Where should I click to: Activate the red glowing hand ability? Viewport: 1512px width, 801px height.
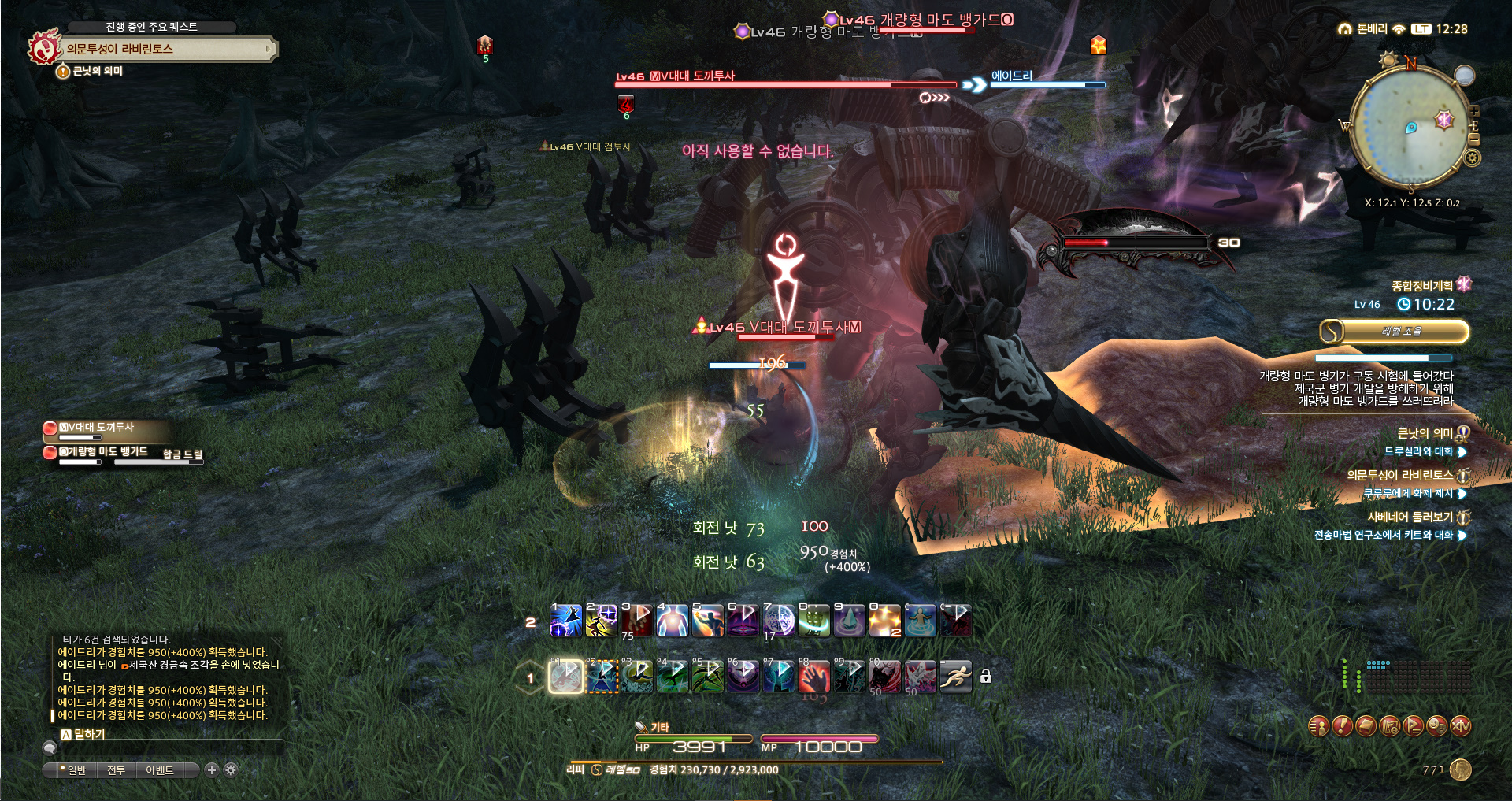(x=815, y=677)
